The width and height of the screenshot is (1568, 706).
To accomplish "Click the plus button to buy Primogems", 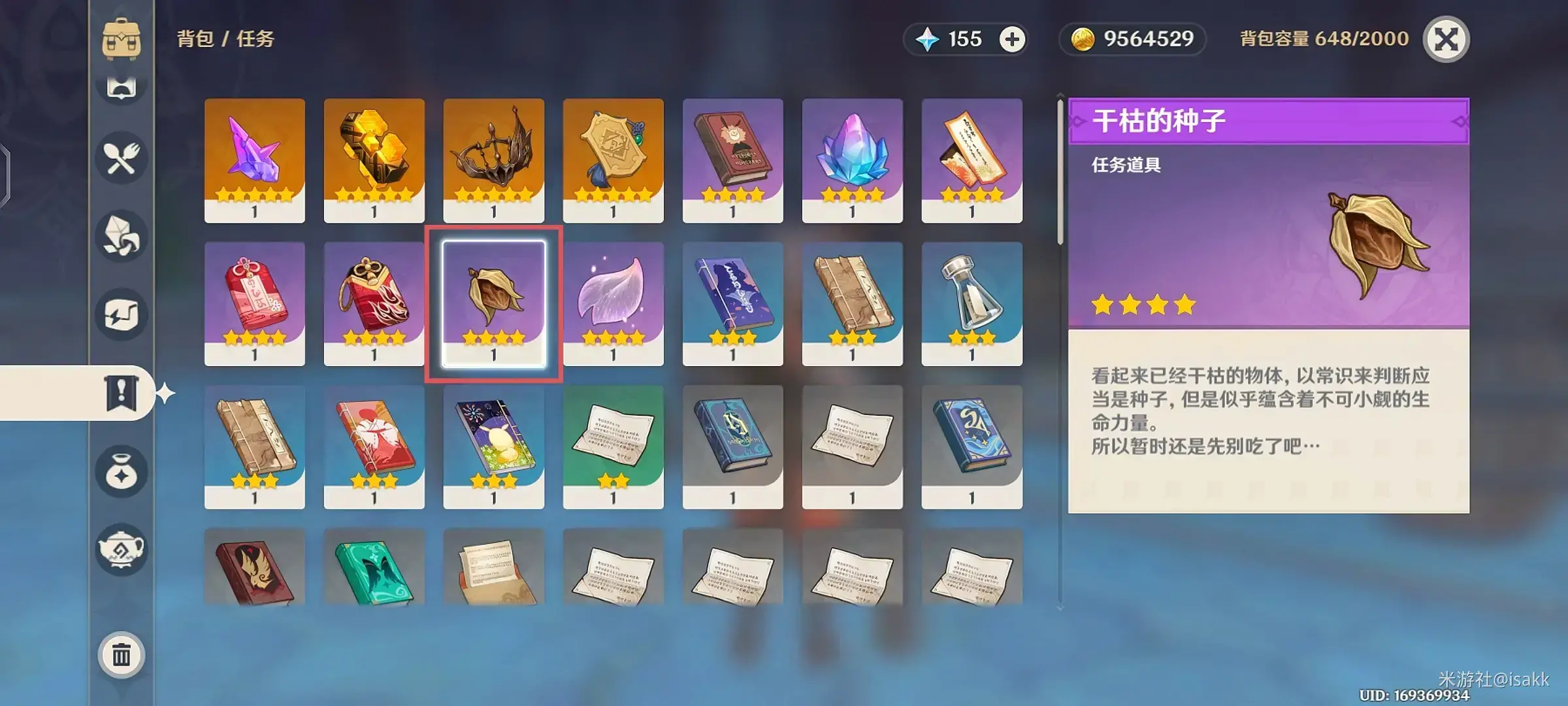I will (x=1012, y=39).
